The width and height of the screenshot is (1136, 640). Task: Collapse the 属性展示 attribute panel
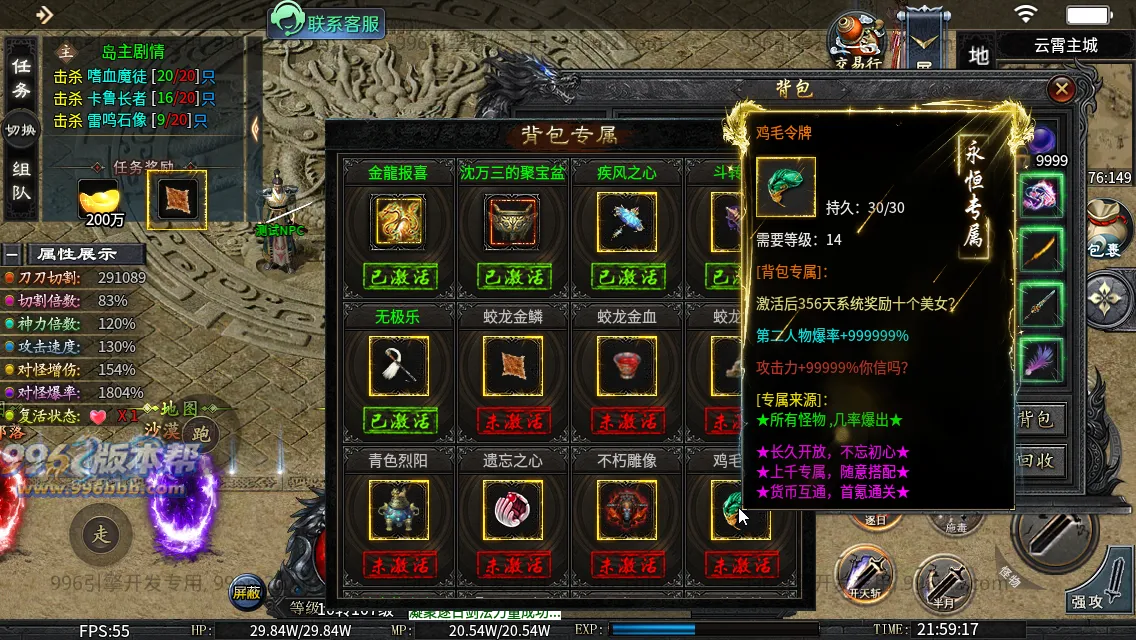[12, 254]
